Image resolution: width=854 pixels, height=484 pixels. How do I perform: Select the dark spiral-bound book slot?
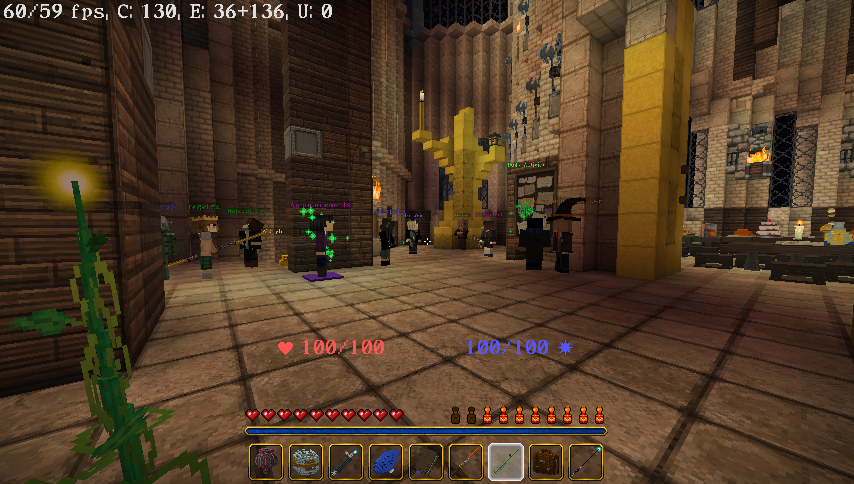426,462
